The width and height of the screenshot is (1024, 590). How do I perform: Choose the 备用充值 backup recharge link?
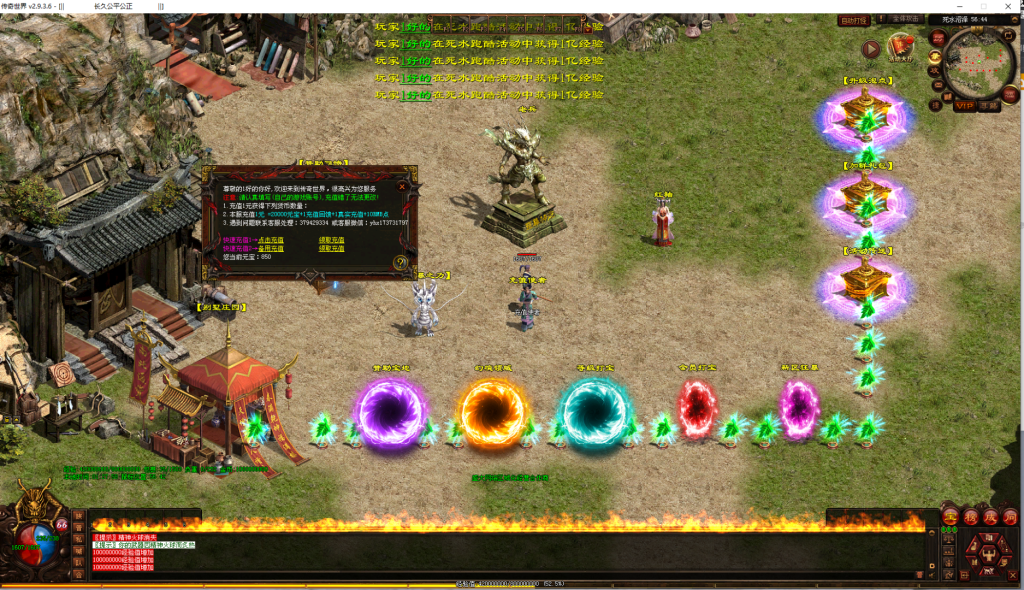point(271,248)
